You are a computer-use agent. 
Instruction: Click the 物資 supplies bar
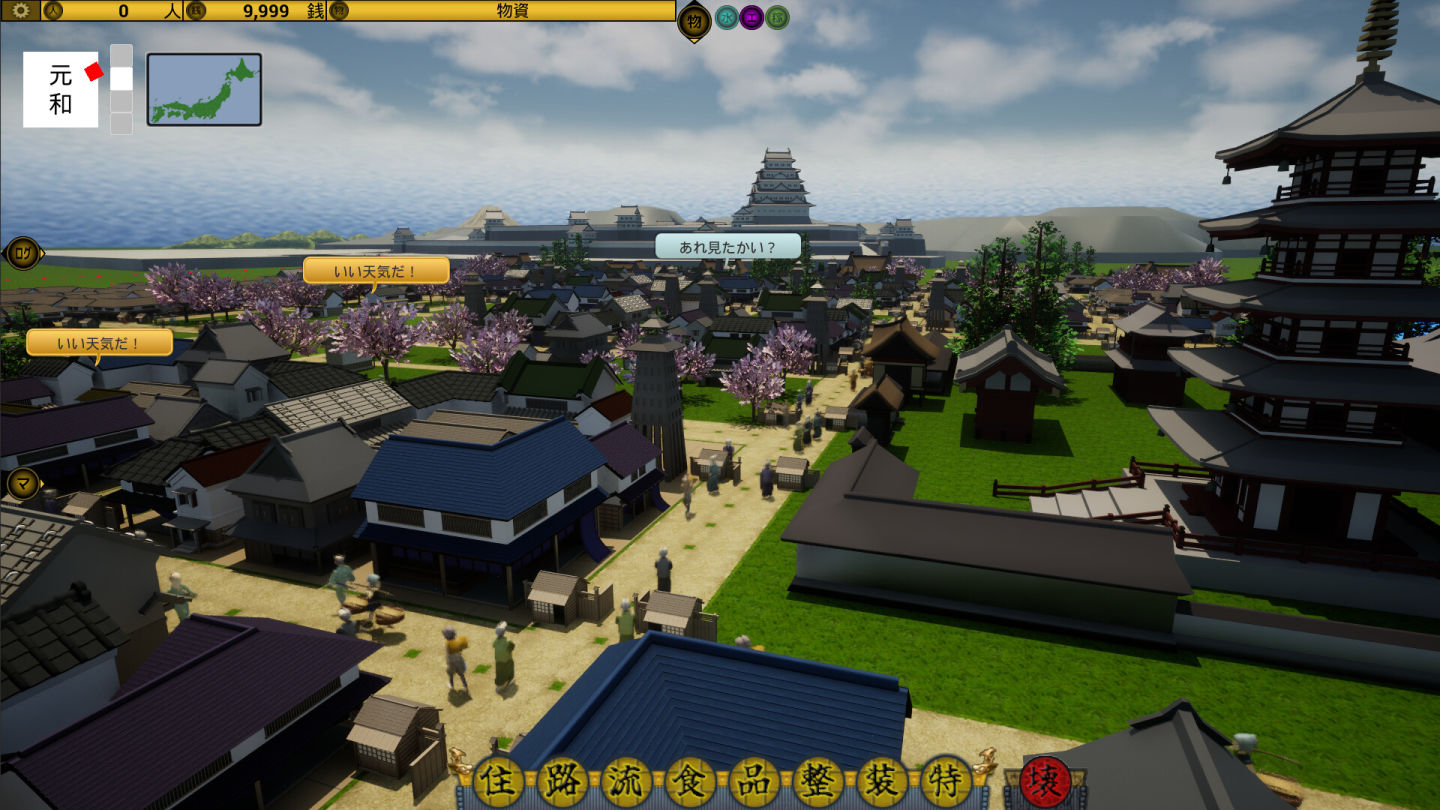click(513, 11)
